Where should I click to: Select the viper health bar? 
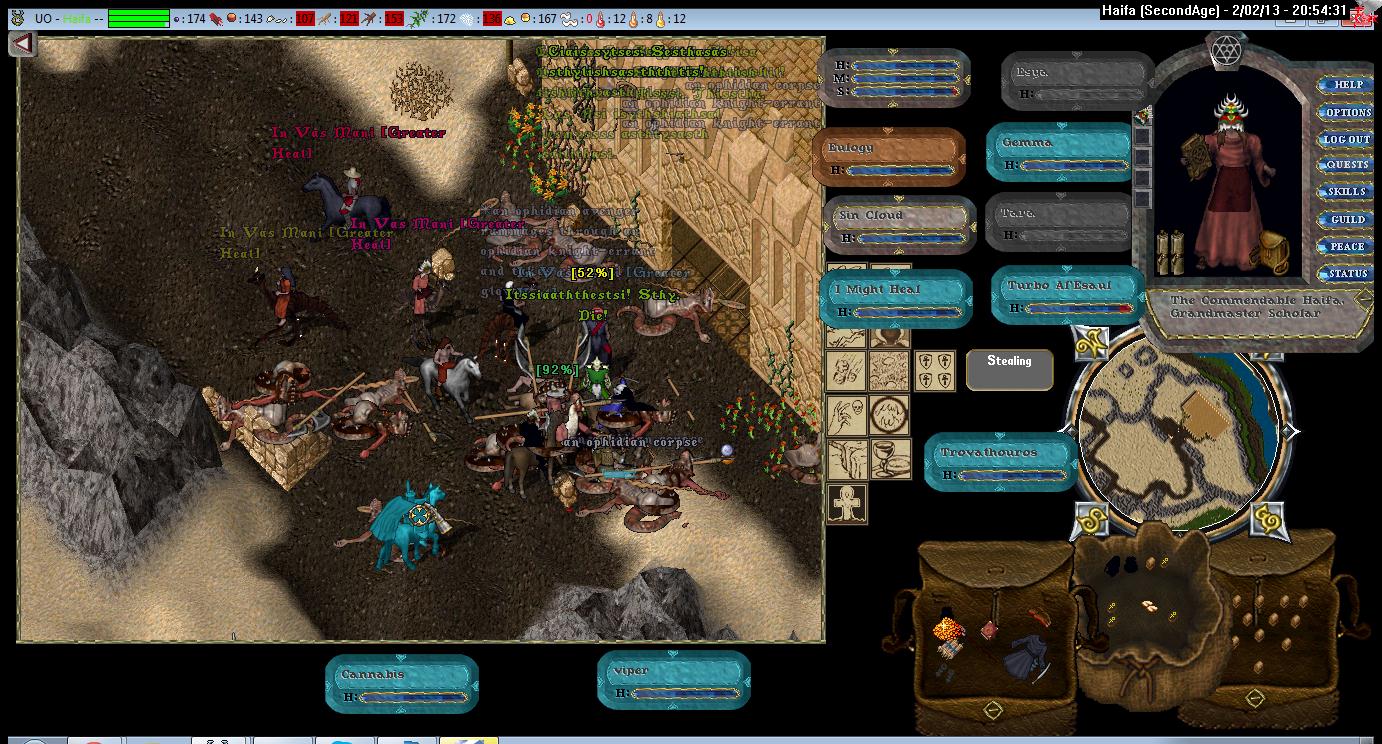point(673,681)
